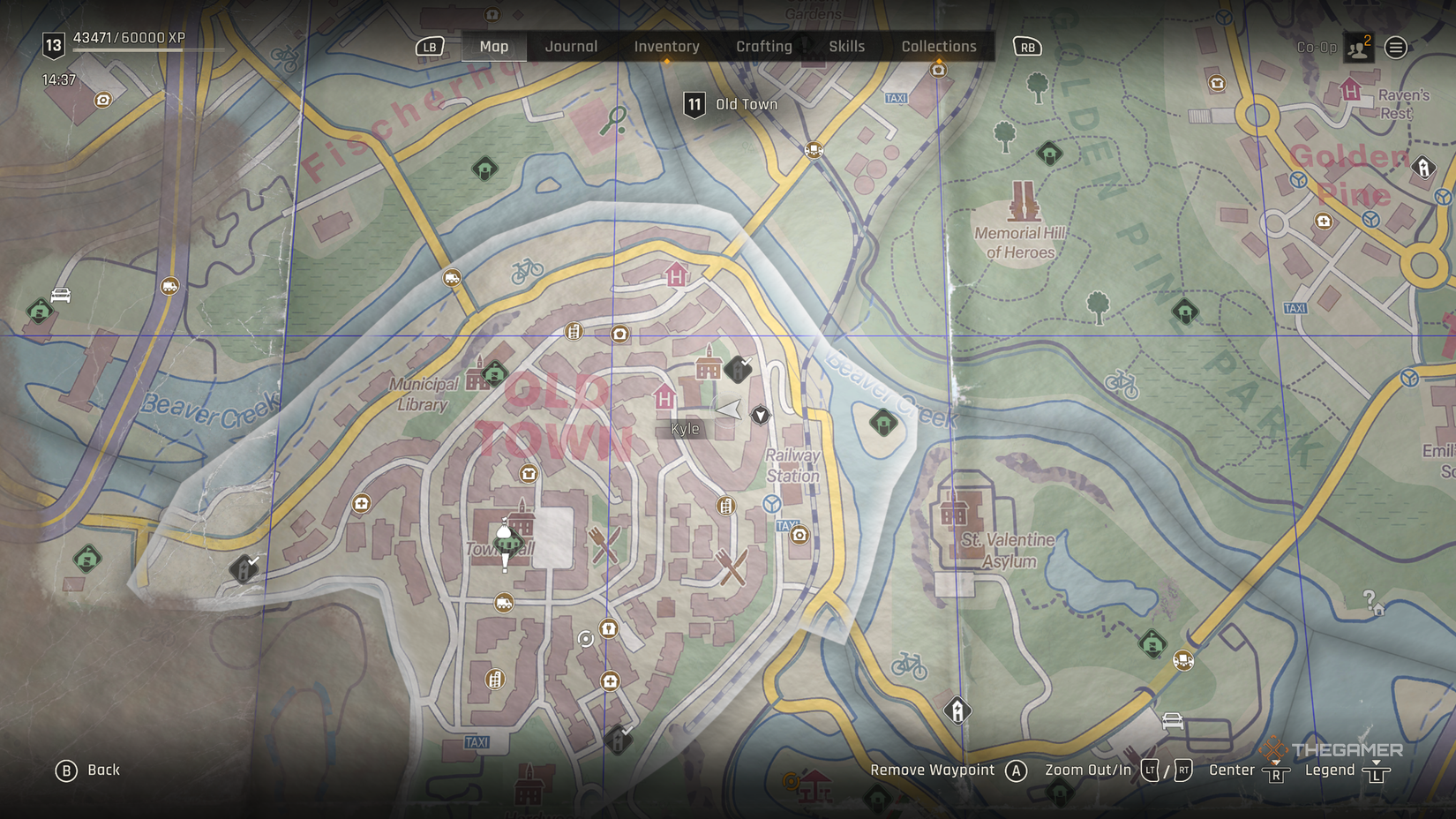
Task: Open the Co-Op players icon
Action: (1359, 48)
